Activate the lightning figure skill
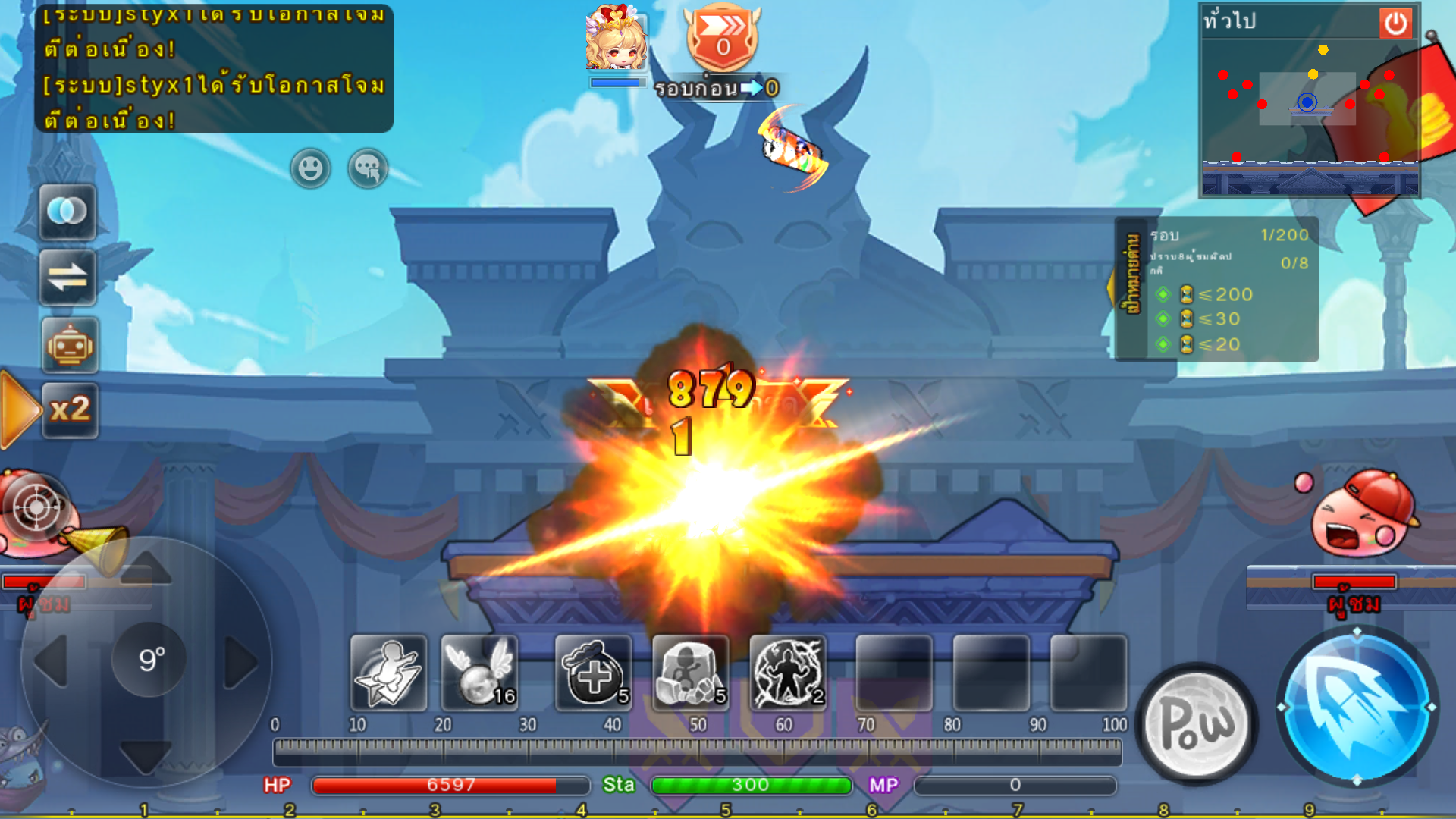This screenshot has height=819, width=1456. point(788,673)
